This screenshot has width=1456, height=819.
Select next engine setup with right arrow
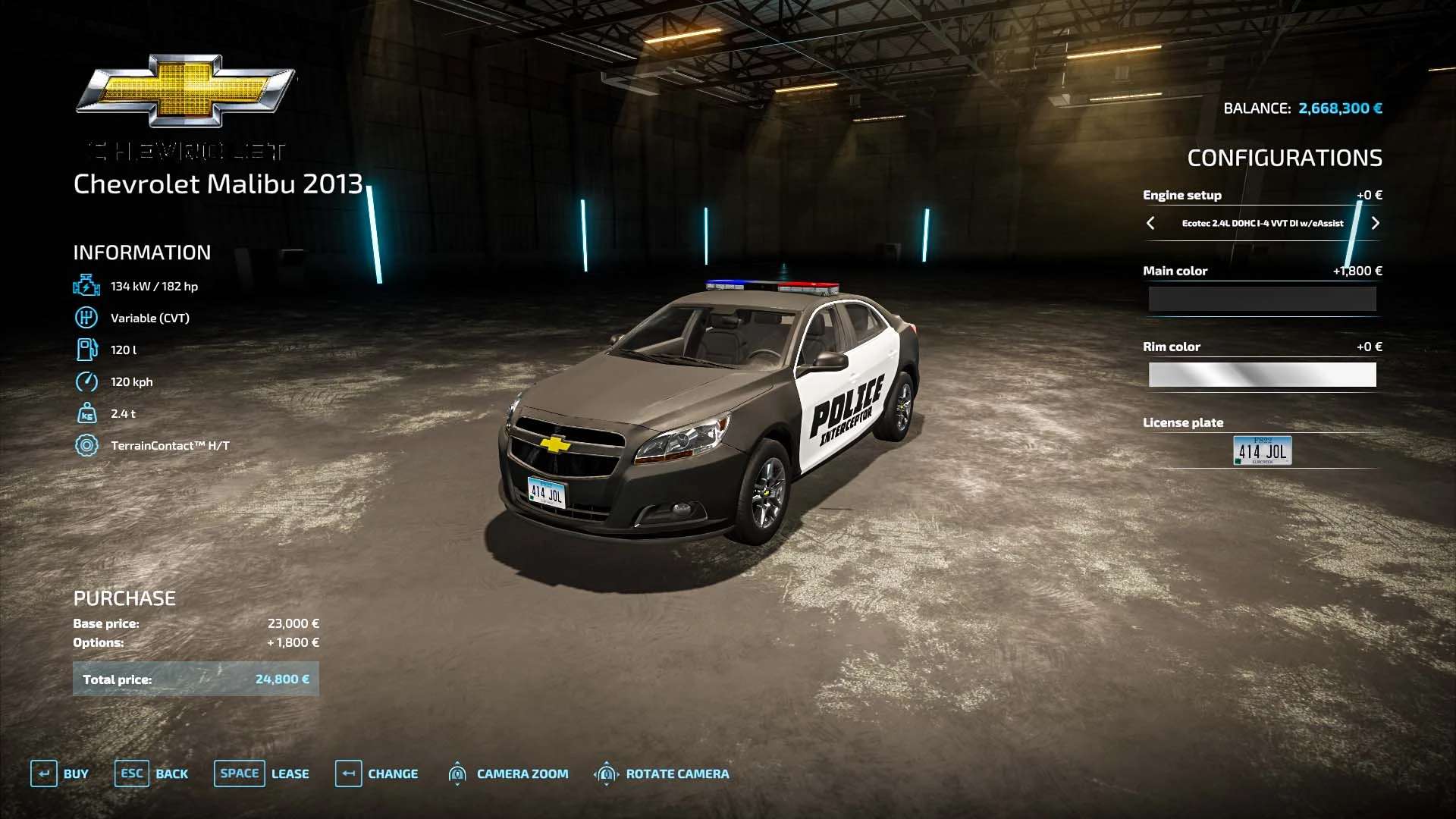1375,223
